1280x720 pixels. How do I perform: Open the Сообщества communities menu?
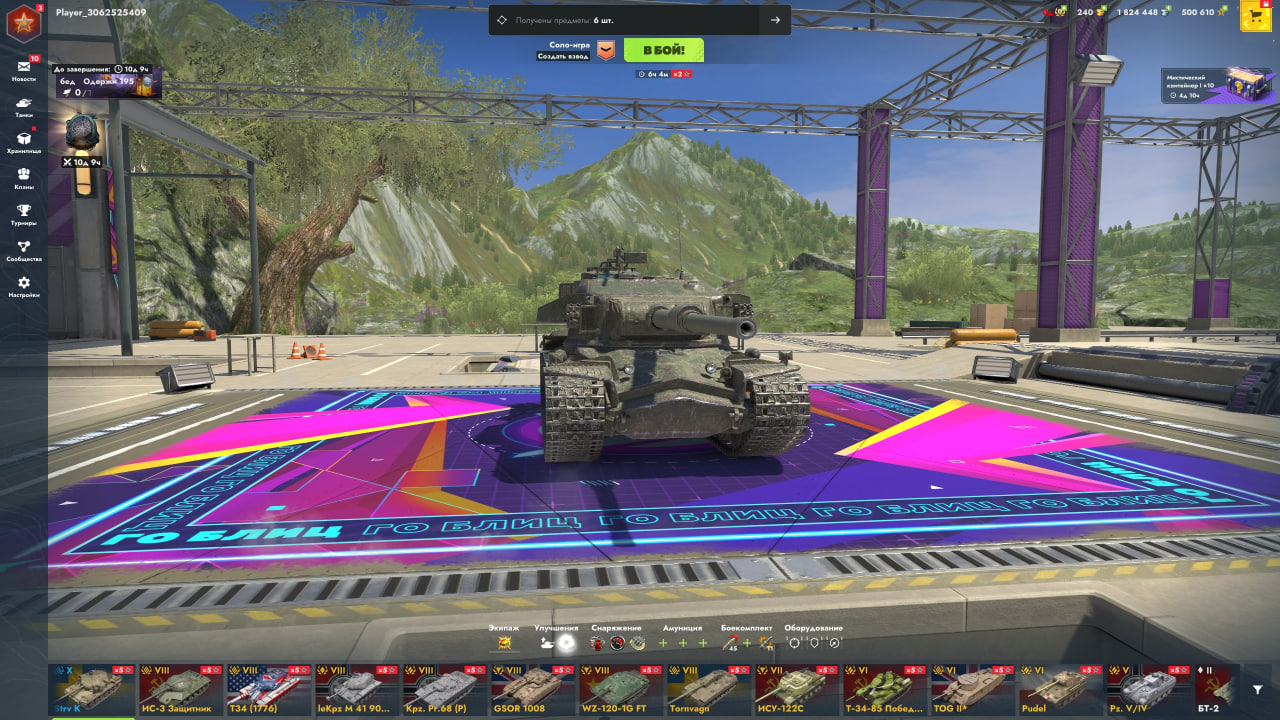tap(24, 251)
